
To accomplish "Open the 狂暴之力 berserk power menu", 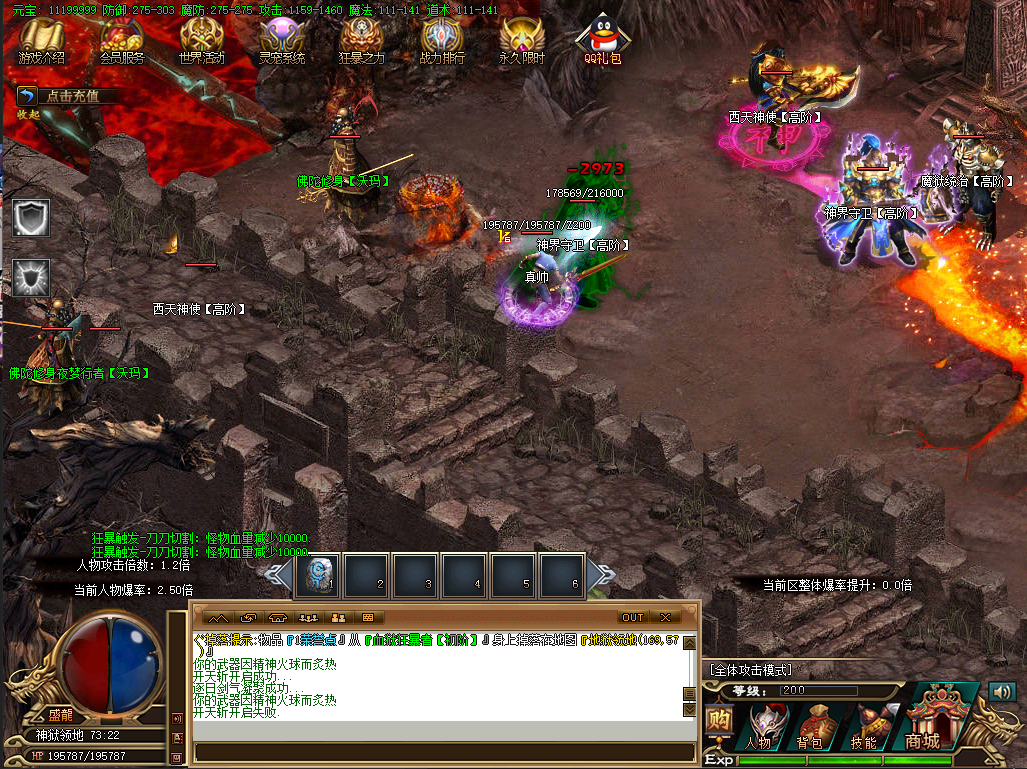I will pos(361,42).
